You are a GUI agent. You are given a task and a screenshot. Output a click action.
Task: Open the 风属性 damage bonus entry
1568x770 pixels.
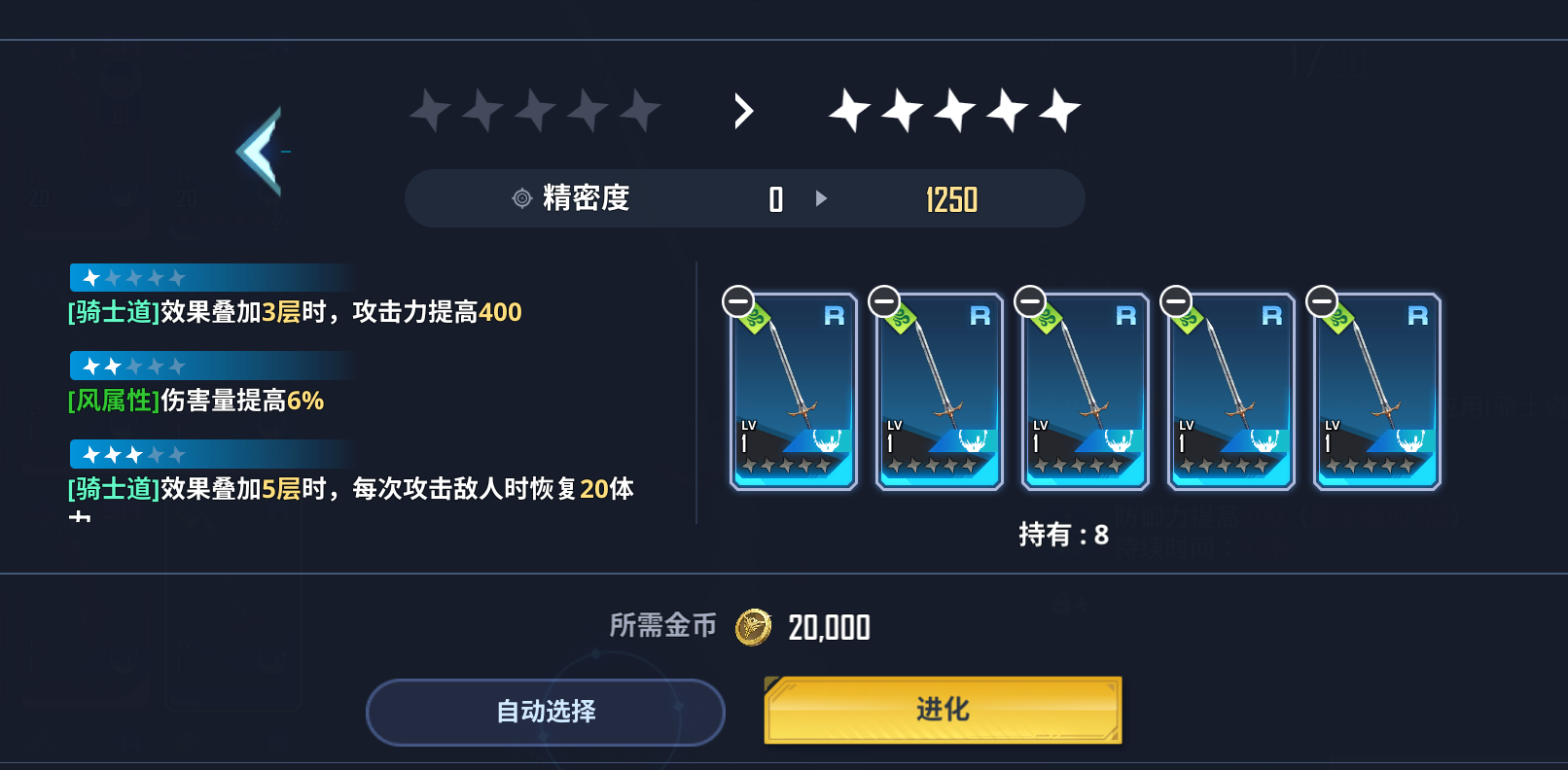click(195, 400)
